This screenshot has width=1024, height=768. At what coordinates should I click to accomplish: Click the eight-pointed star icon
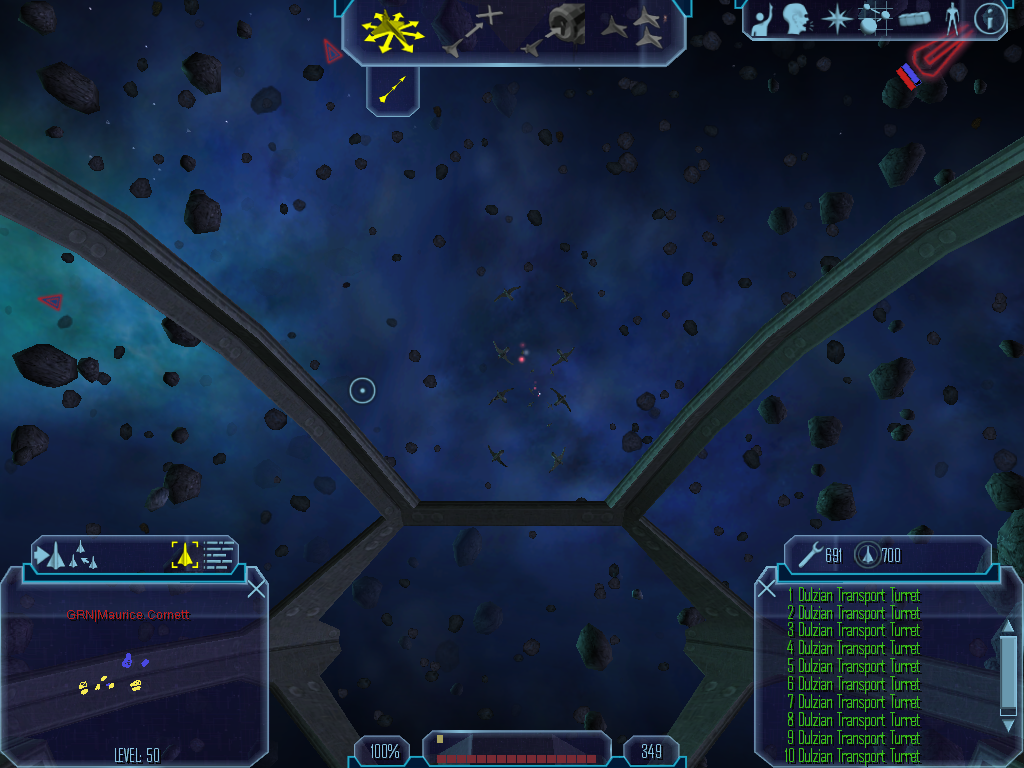(x=835, y=19)
